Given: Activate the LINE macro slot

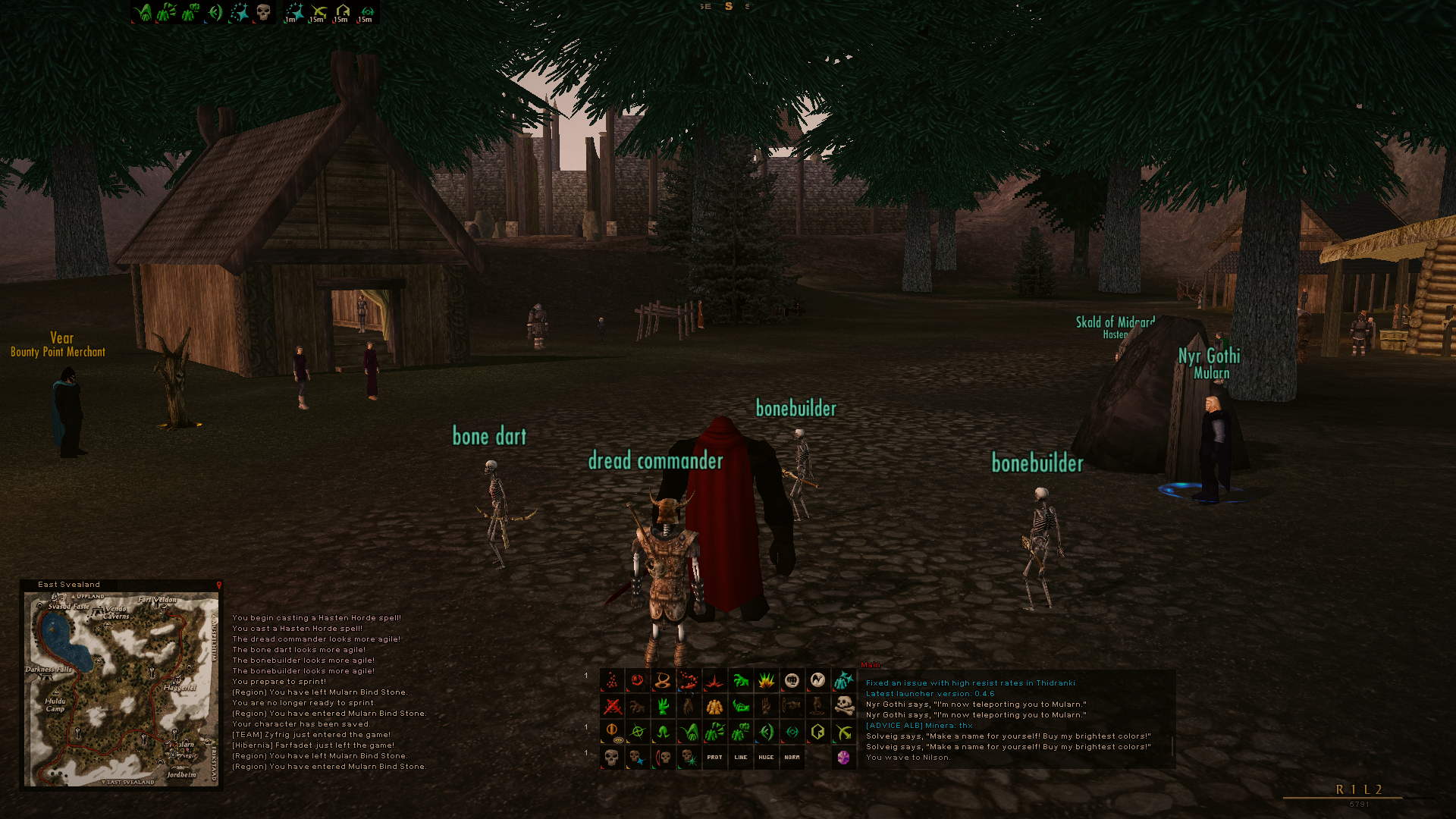Looking at the screenshot, I should pyautogui.click(x=741, y=757).
